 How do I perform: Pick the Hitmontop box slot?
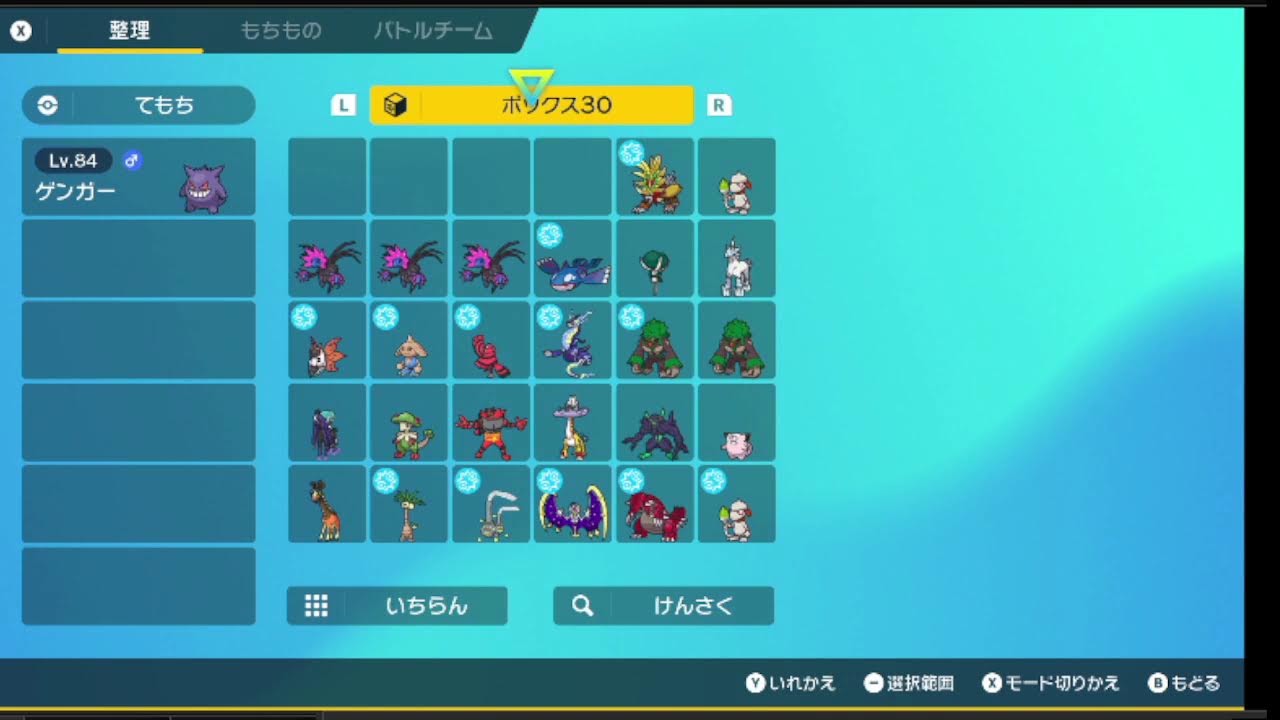(409, 341)
